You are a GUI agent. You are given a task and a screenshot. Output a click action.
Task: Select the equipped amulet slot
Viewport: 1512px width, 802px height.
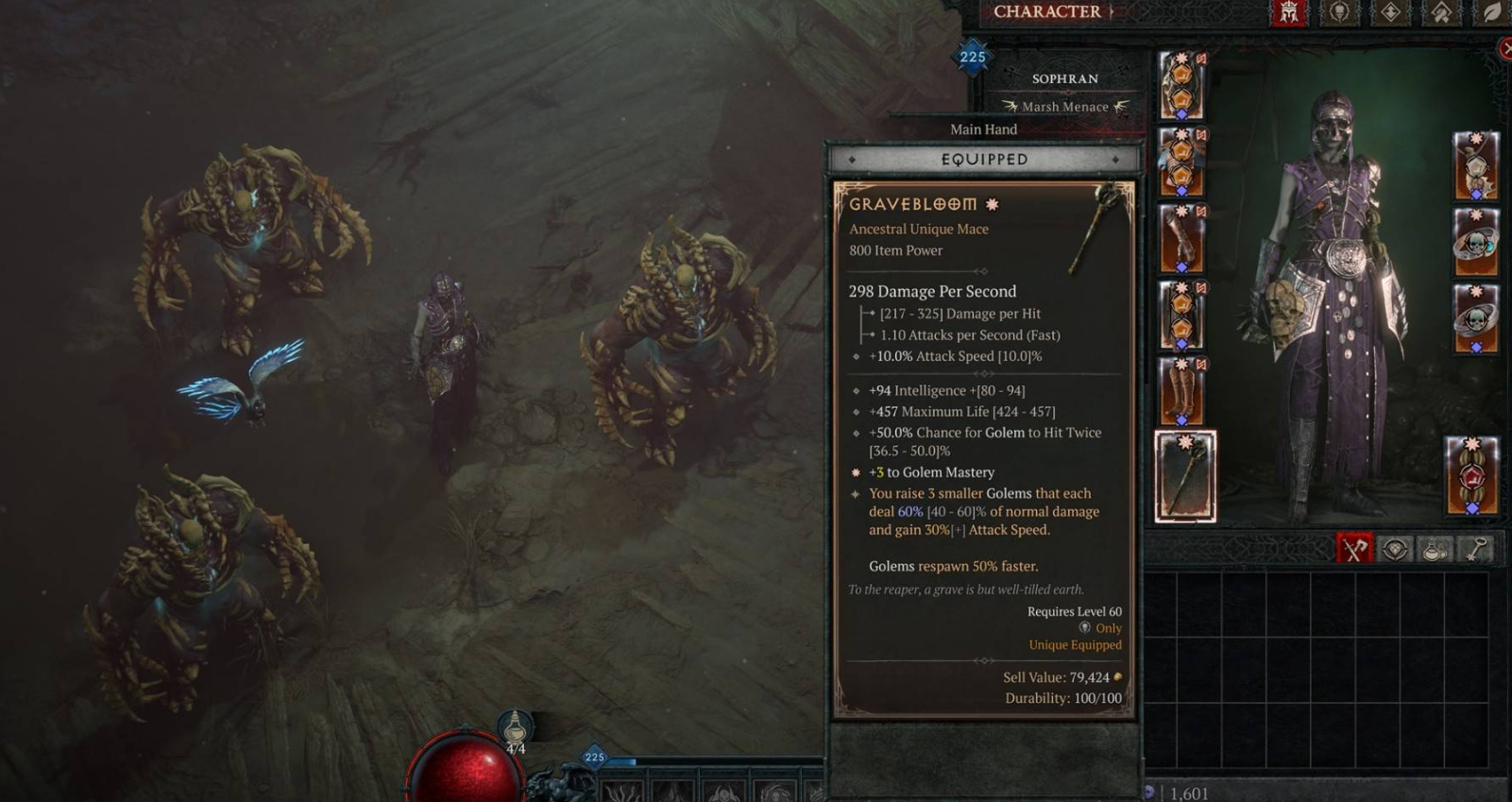click(x=1475, y=166)
